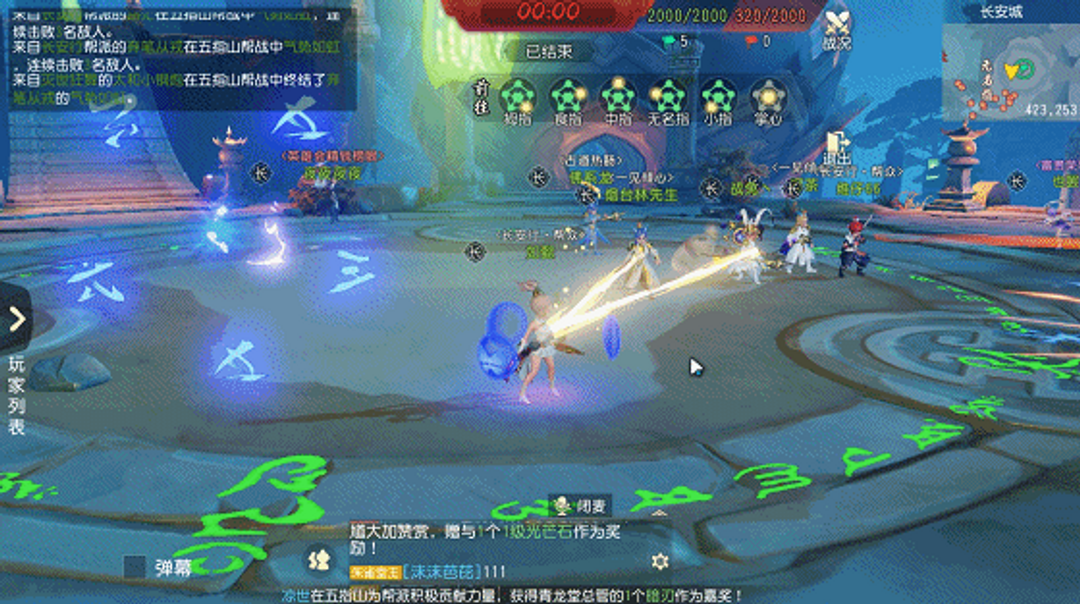Click the round chat channel icon

pos(318,560)
